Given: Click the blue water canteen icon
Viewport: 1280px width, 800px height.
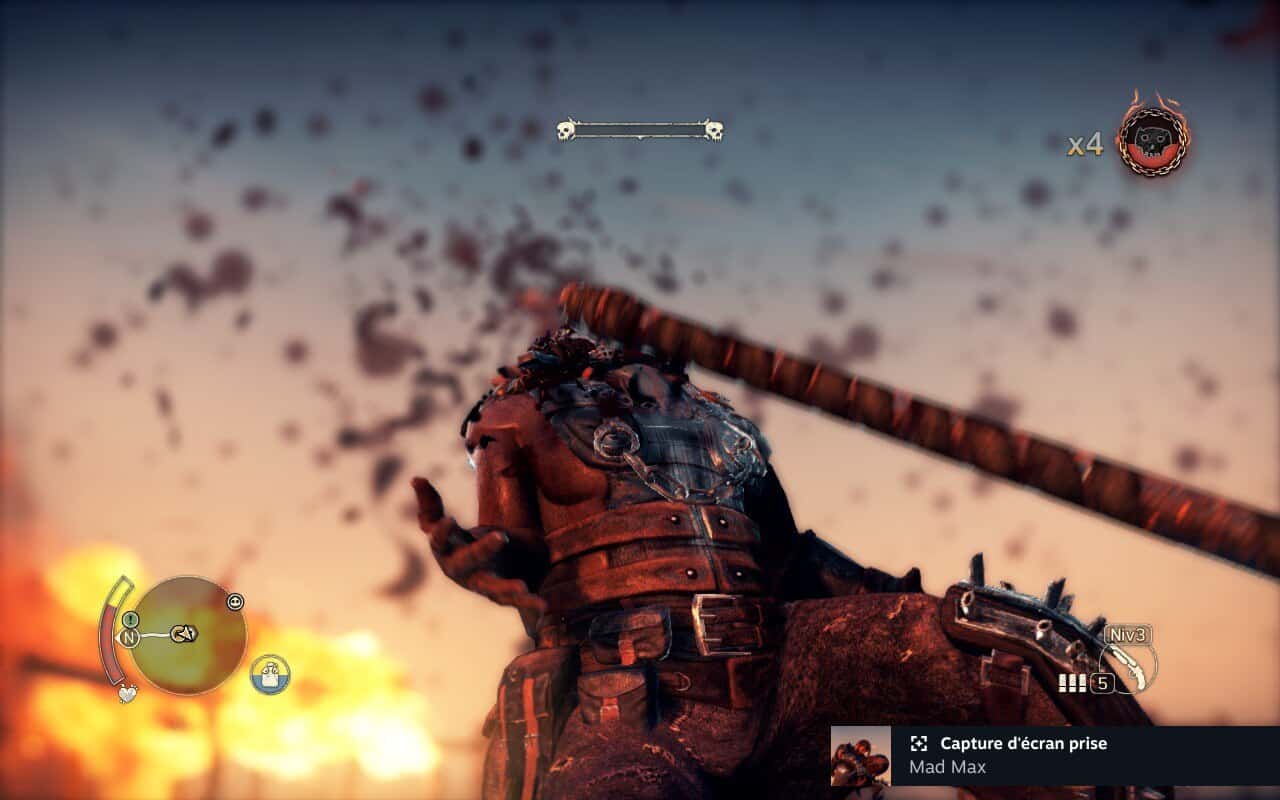Looking at the screenshot, I should [x=270, y=674].
